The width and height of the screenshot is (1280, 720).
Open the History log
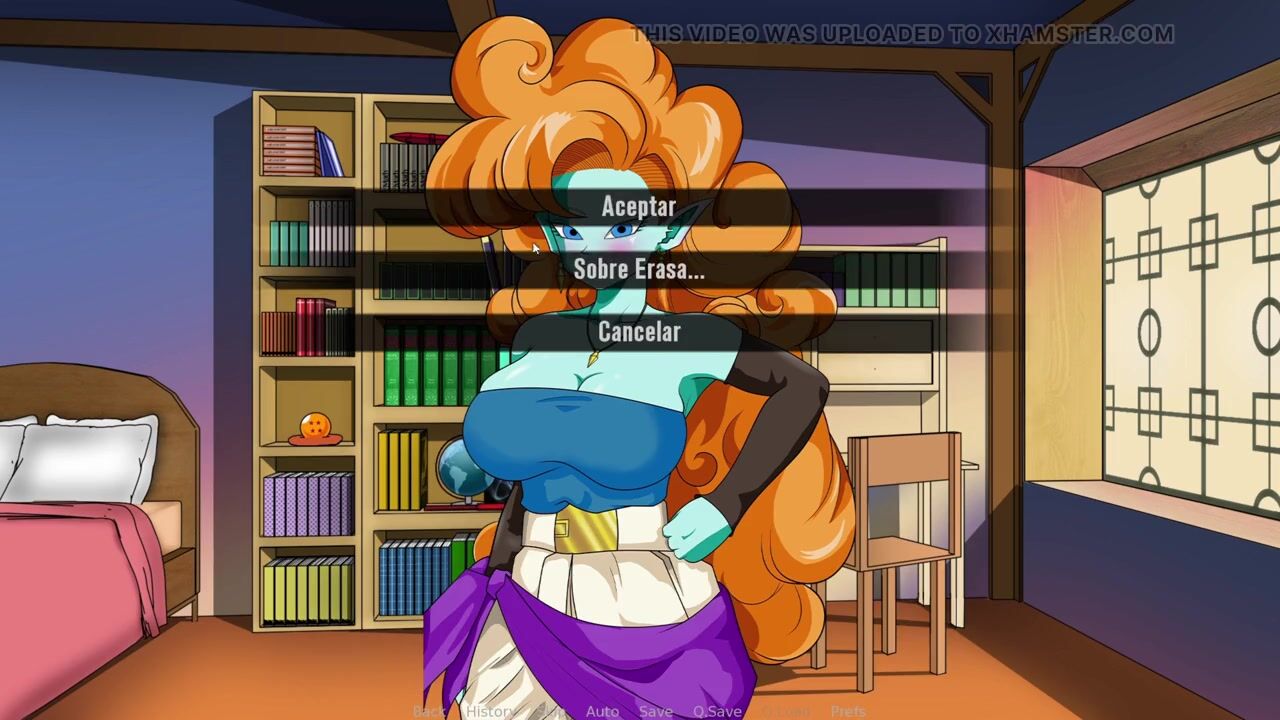[490, 711]
